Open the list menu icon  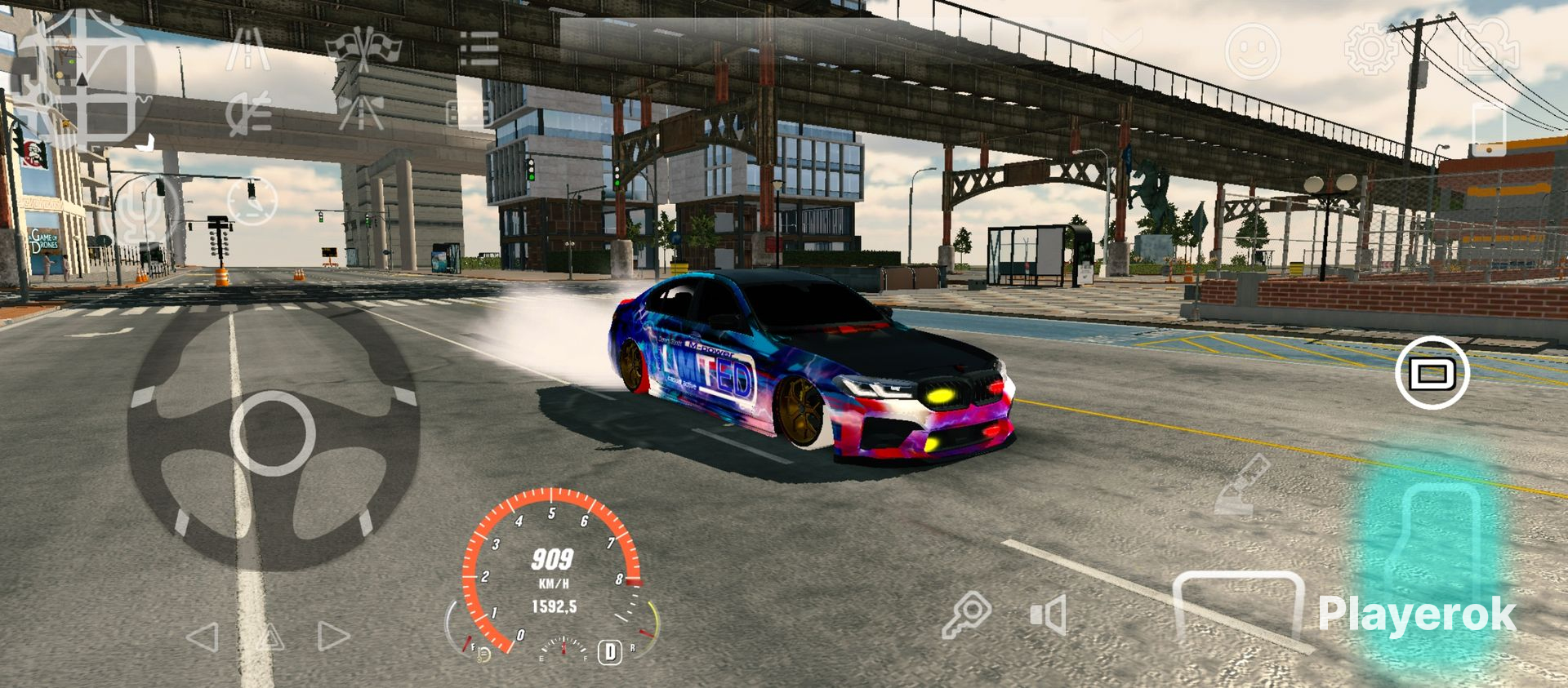click(x=479, y=49)
